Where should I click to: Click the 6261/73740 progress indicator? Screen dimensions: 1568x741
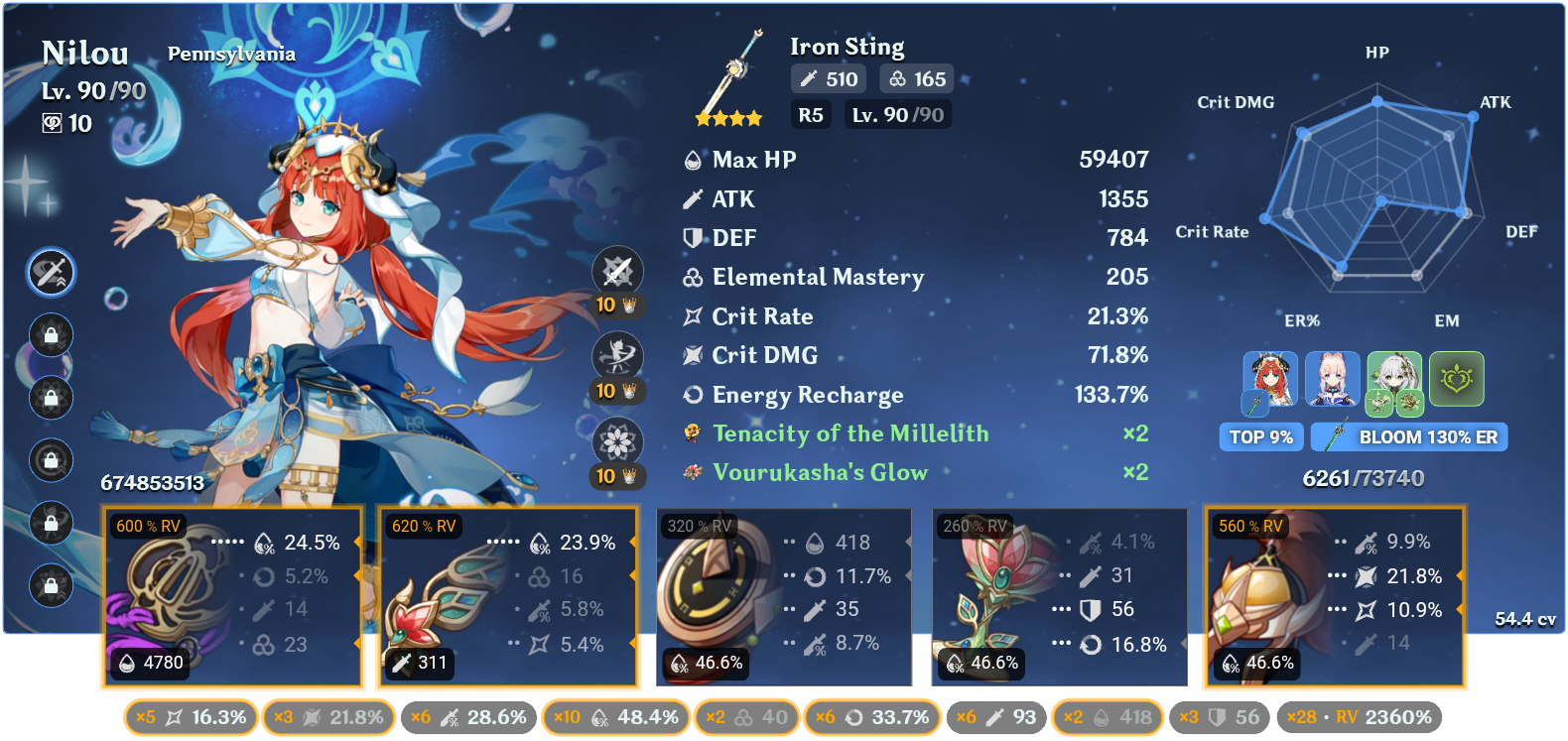[1363, 476]
